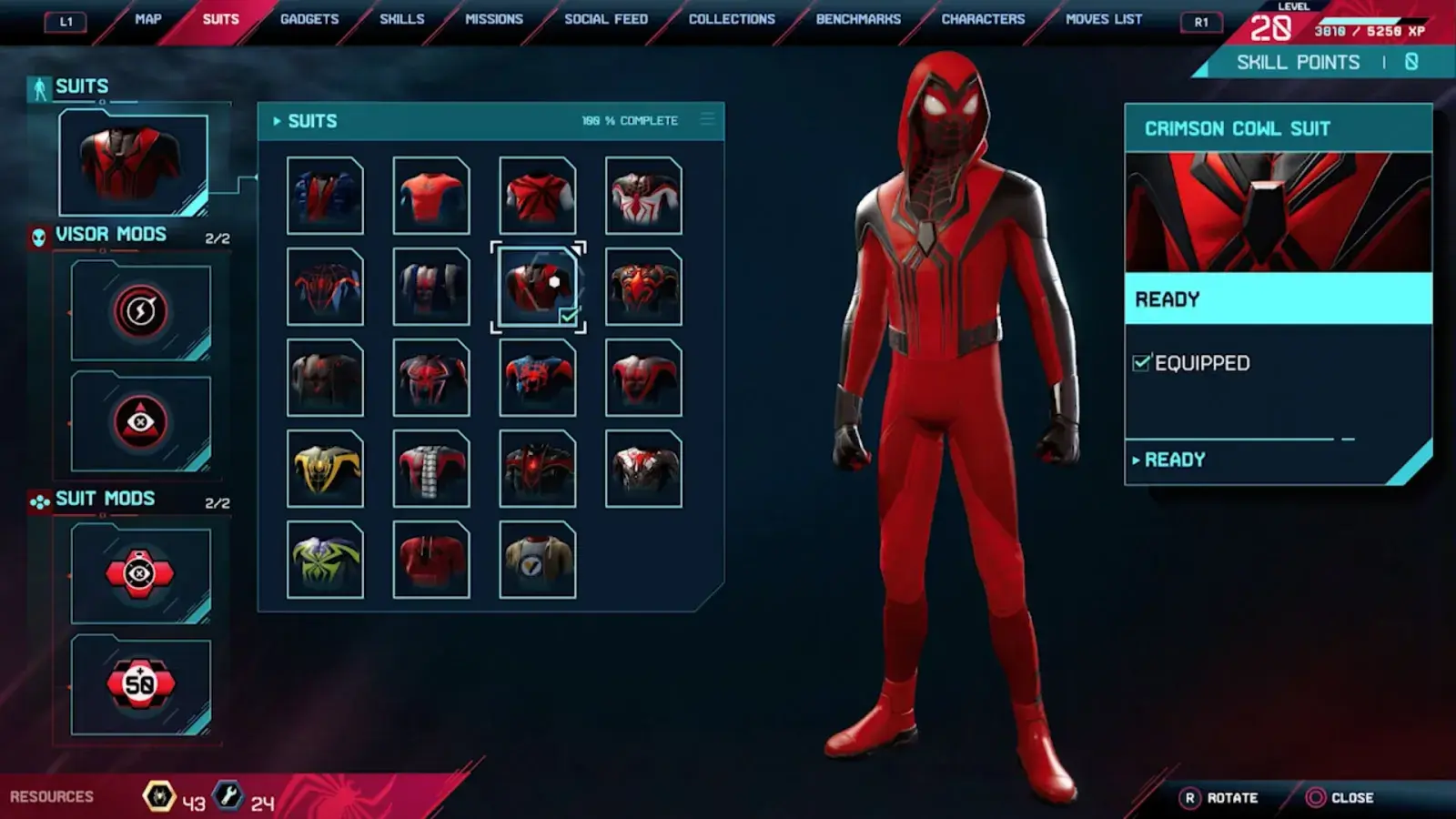Open the Collections tab
The width and height of the screenshot is (1456, 819).
point(732,19)
